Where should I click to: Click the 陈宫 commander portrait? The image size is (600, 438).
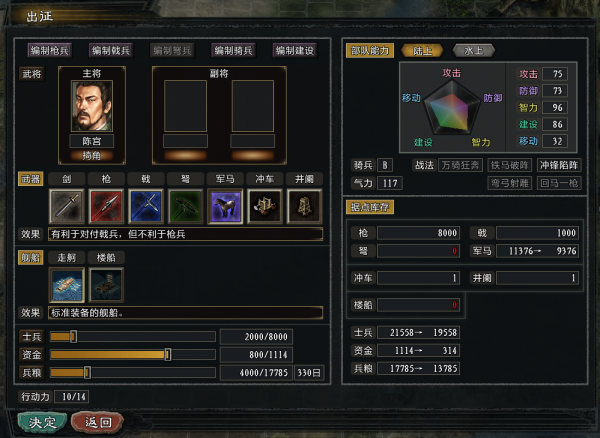pos(91,105)
